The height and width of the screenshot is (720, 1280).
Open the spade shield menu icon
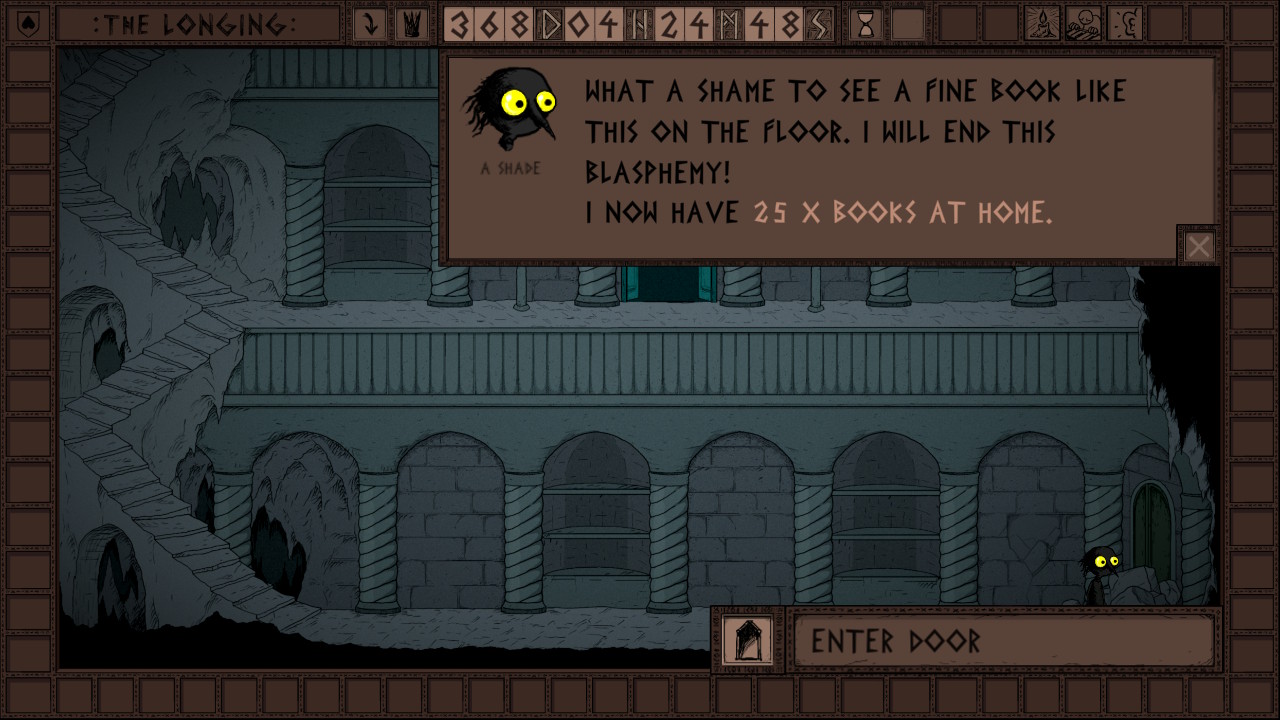tap(29, 24)
